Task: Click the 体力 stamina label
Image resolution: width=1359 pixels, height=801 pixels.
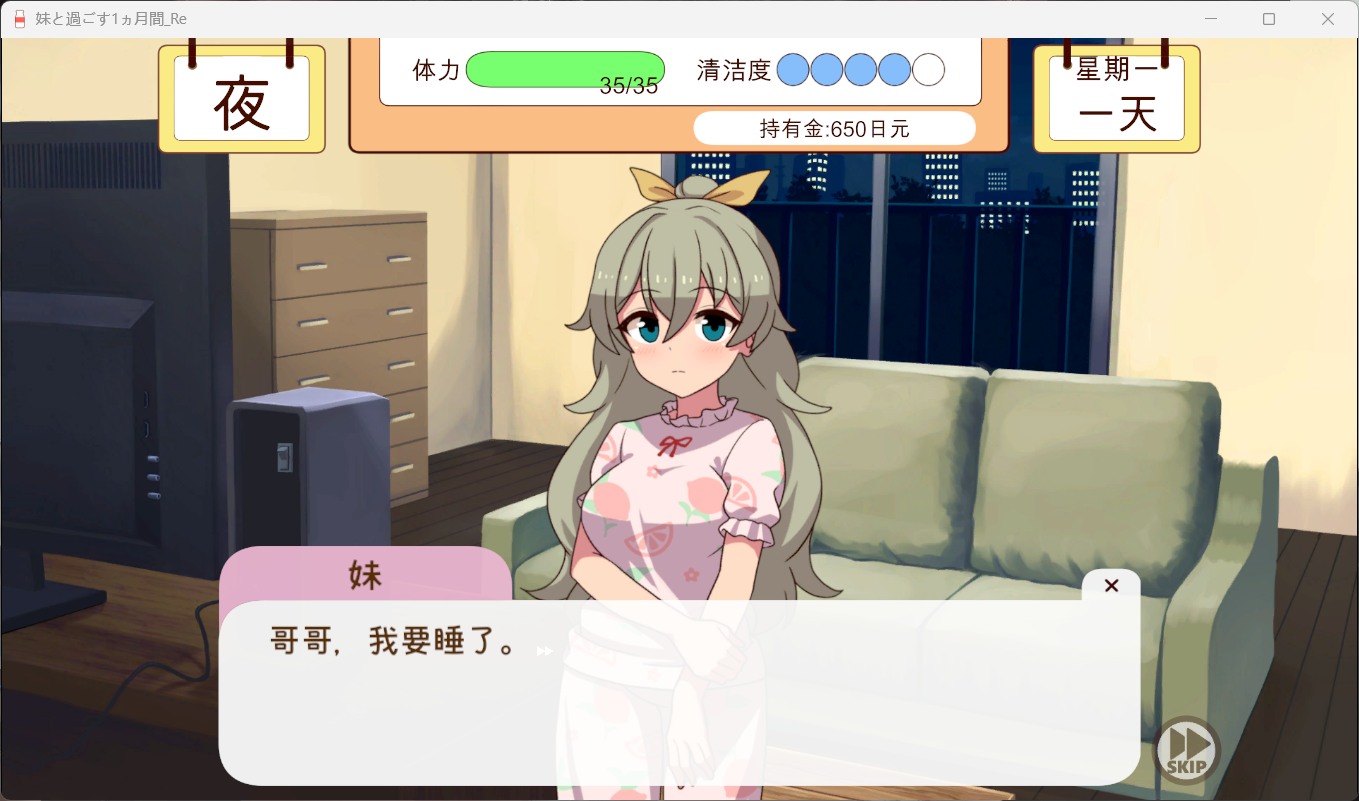Action: 436,70
